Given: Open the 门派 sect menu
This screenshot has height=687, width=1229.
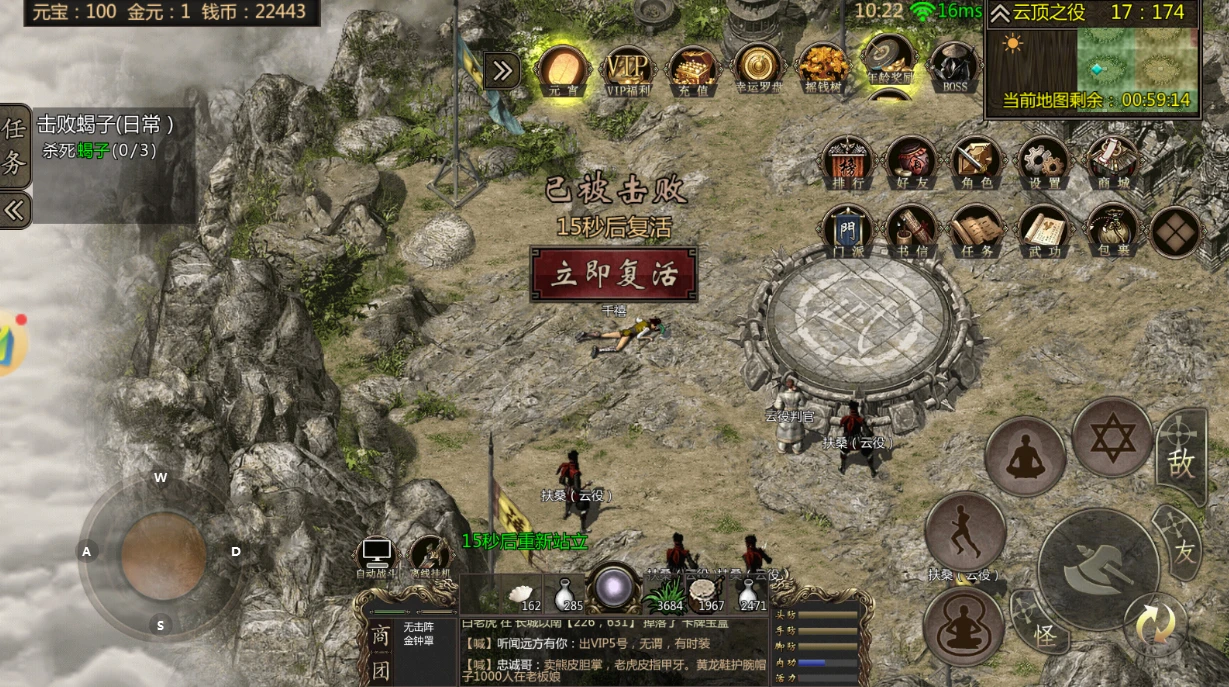Looking at the screenshot, I should pos(846,230).
